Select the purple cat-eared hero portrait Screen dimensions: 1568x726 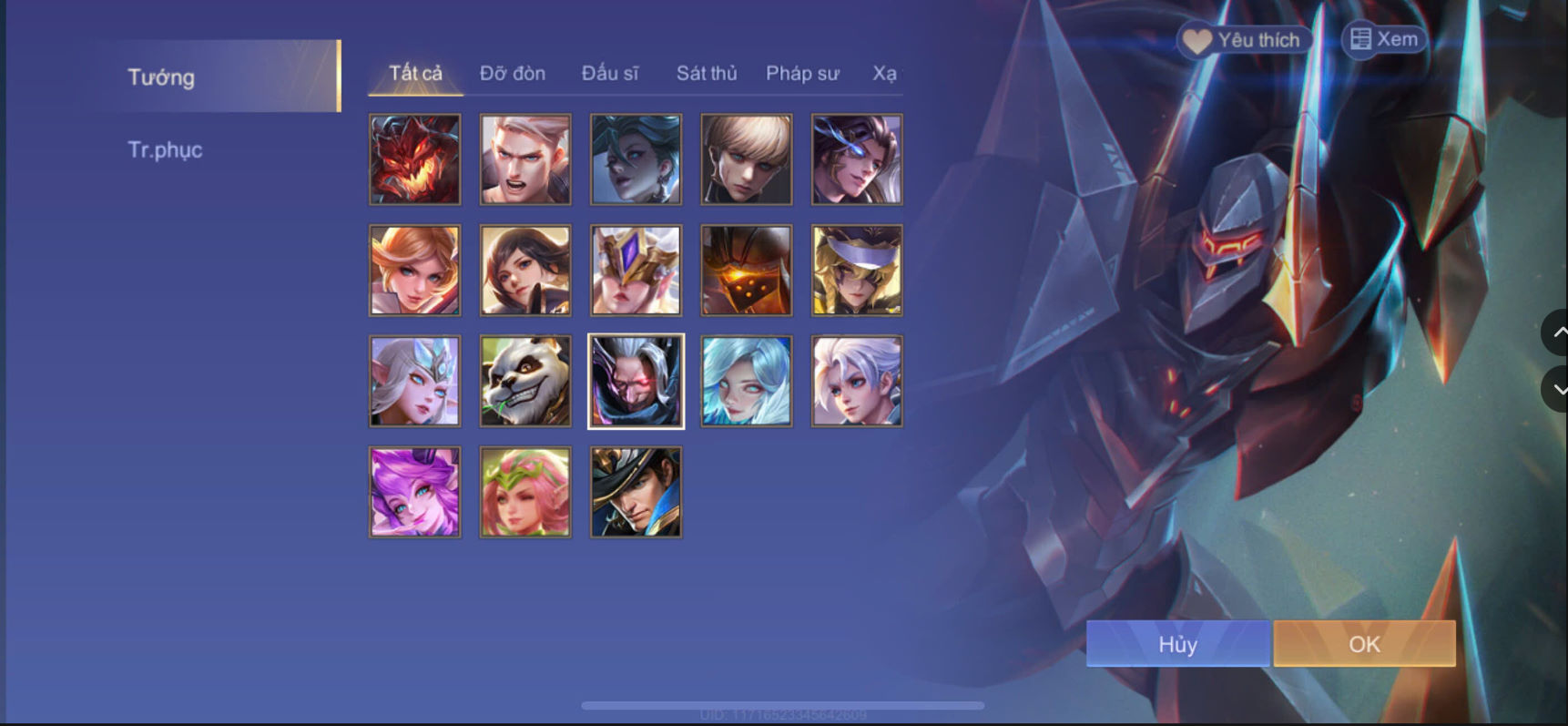[x=415, y=492]
